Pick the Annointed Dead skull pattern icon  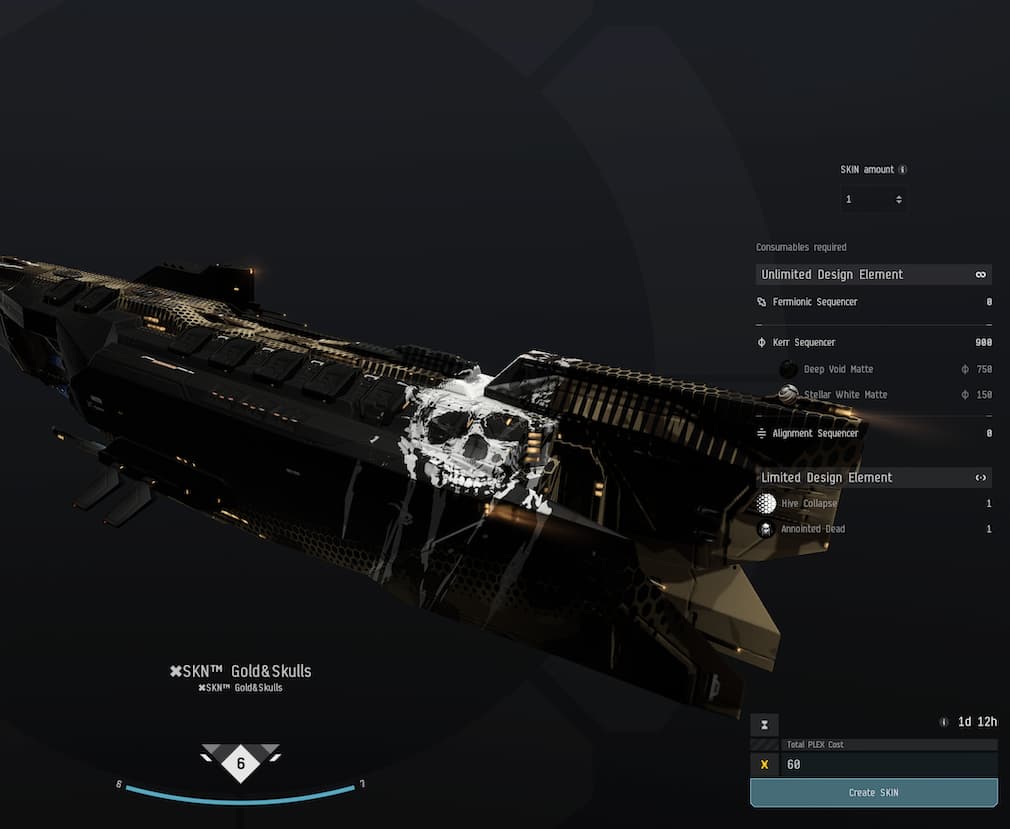[x=766, y=529]
